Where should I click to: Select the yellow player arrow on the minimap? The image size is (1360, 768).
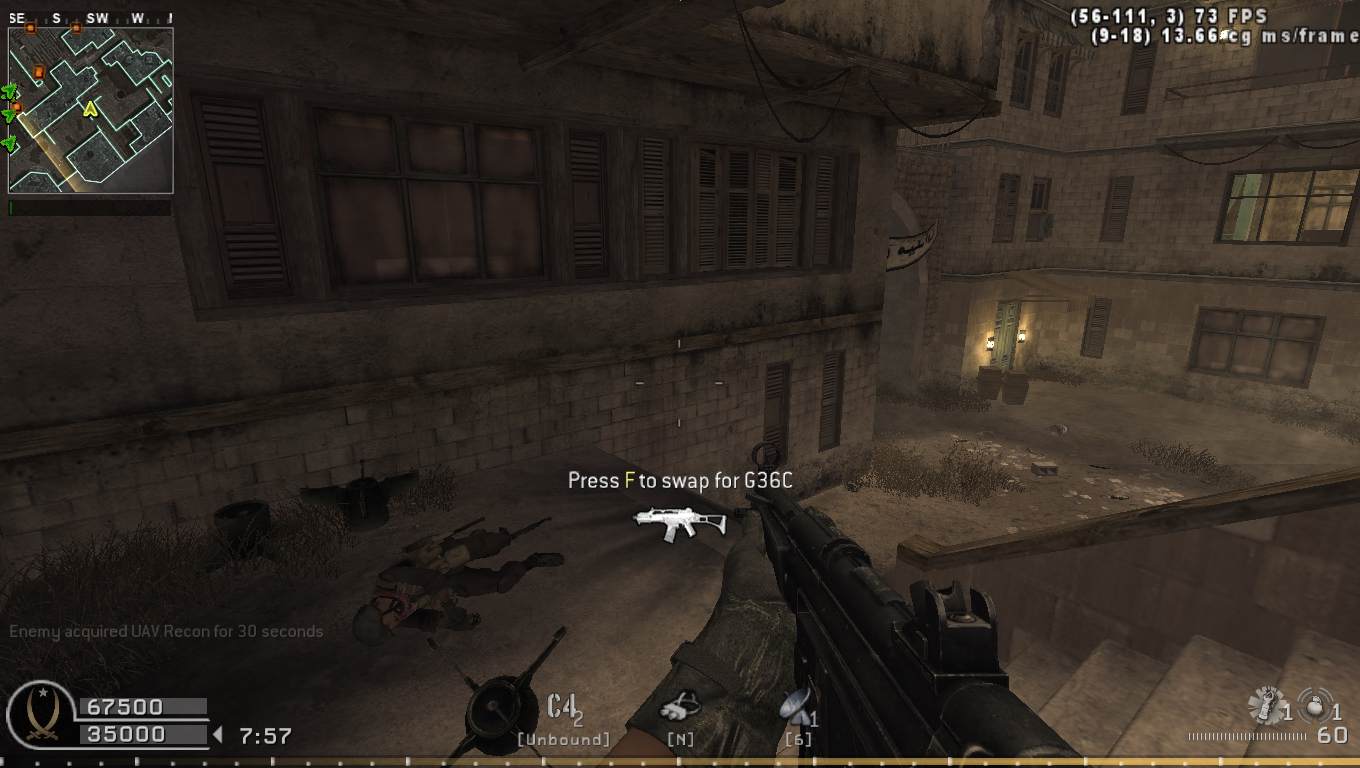coord(90,107)
